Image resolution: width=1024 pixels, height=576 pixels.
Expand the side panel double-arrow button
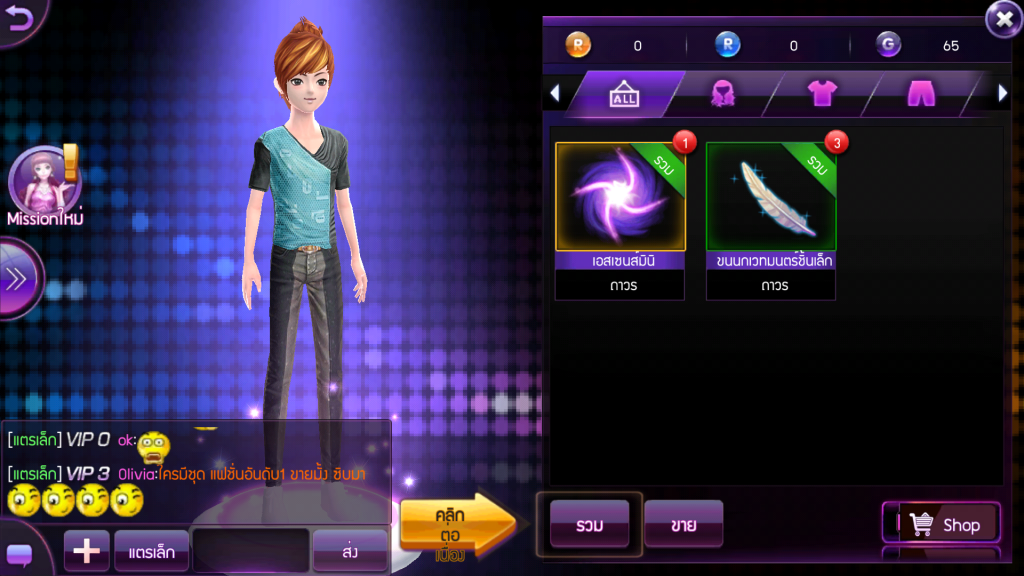click(x=17, y=279)
